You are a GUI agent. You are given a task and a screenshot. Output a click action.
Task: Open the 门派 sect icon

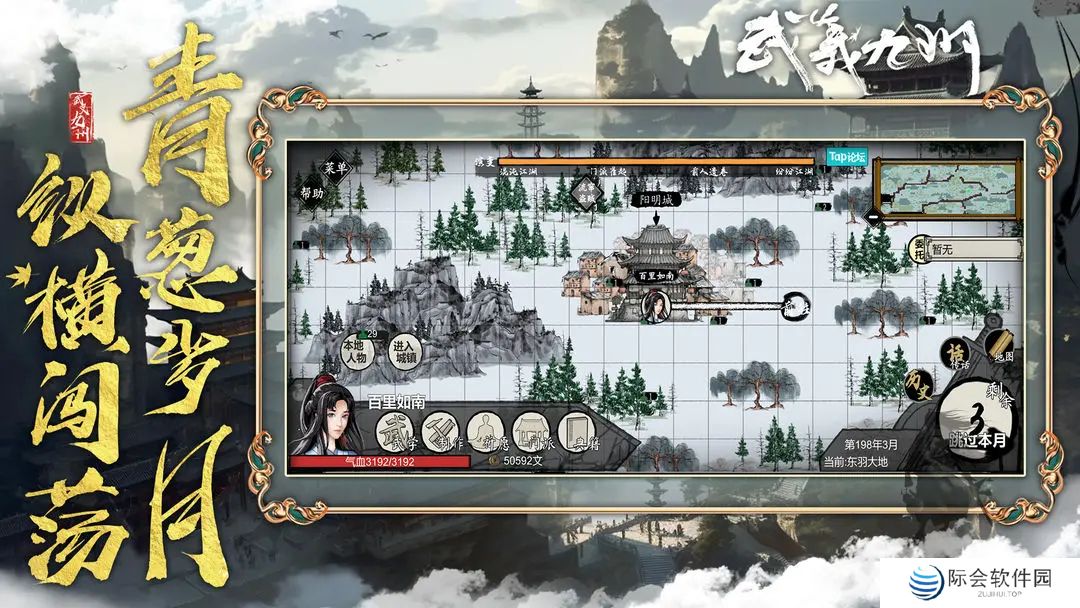[532, 431]
